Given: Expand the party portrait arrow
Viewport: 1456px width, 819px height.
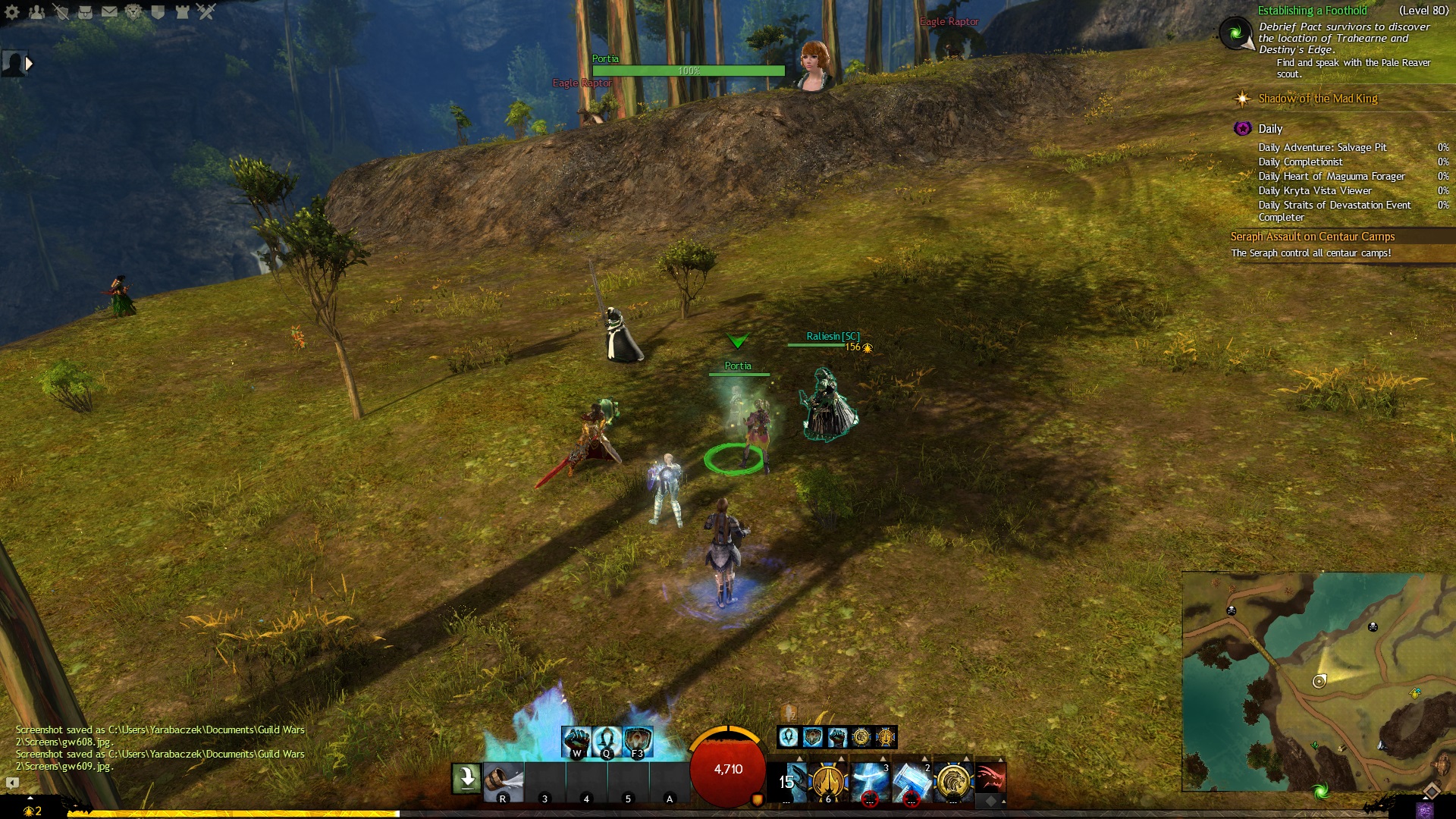Looking at the screenshot, I should [x=29, y=64].
